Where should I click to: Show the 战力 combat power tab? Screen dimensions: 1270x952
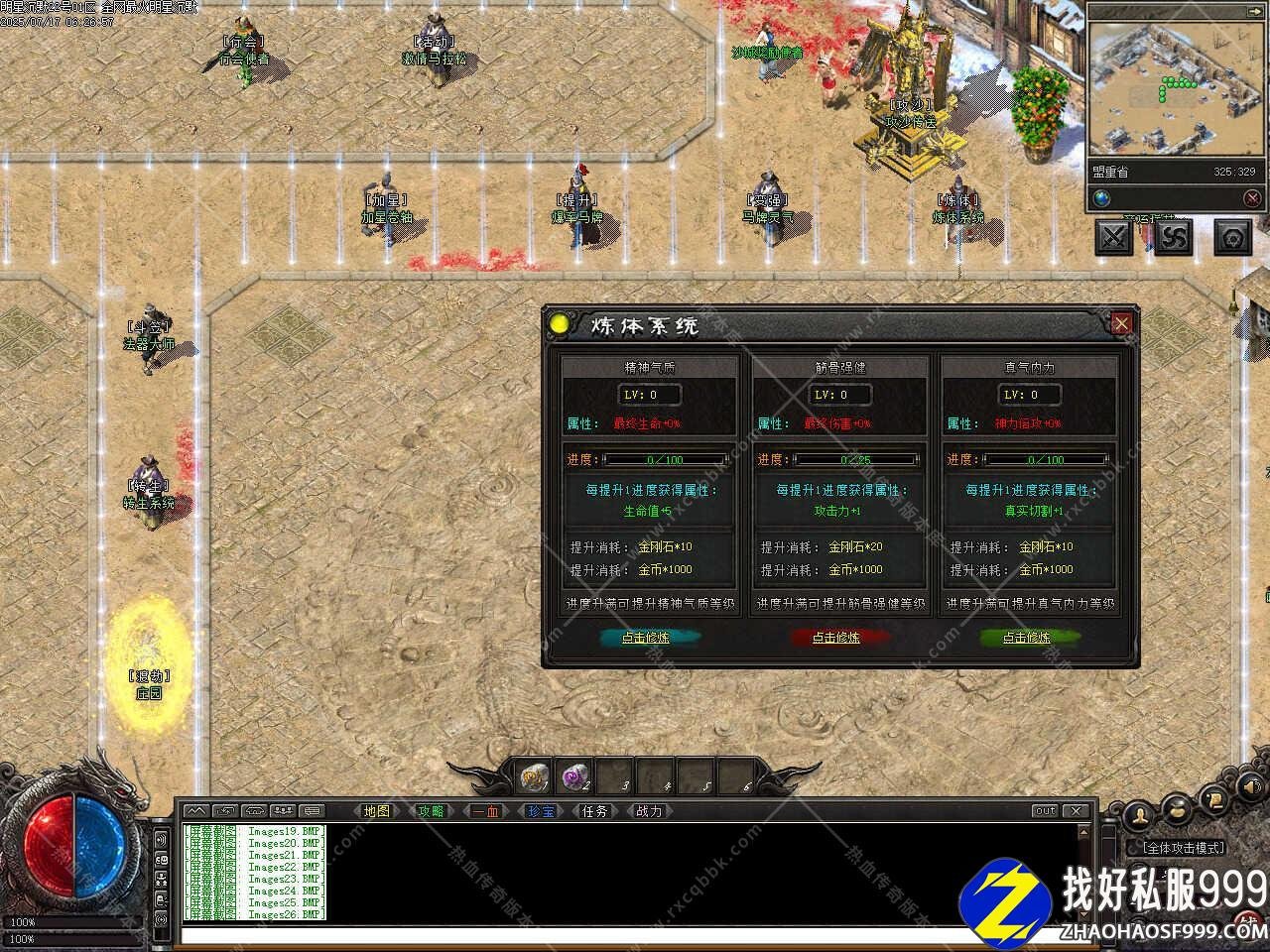tap(649, 811)
